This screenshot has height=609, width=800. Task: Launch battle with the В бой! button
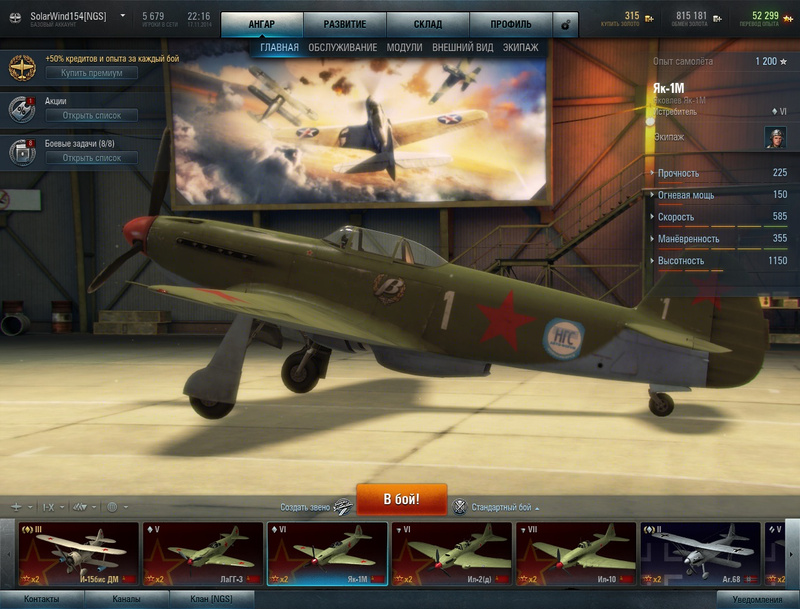click(401, 498)
